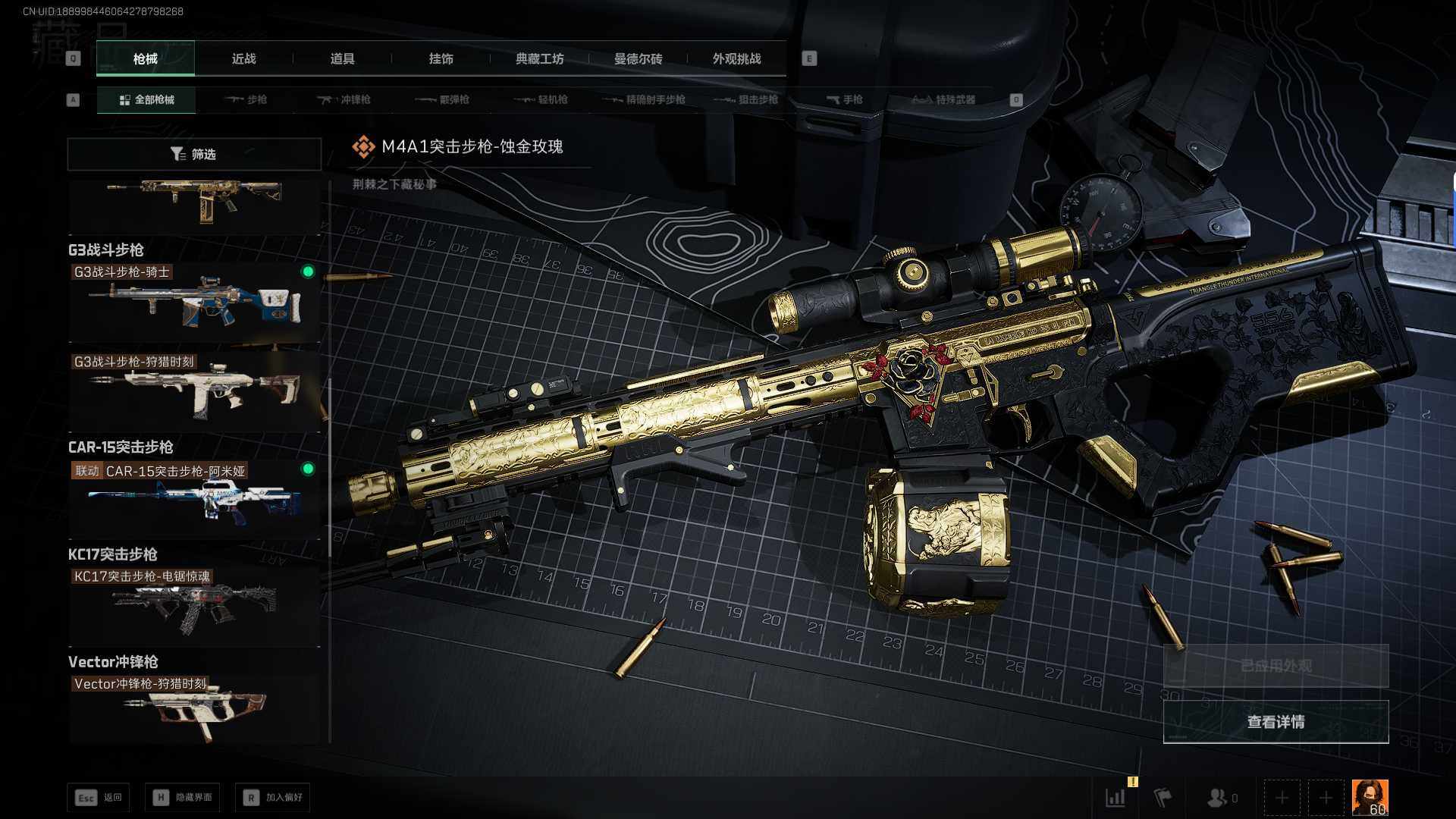Switch to the 近战 melee tab
This screenshot has height=819, width=1456.
point(243,59)
